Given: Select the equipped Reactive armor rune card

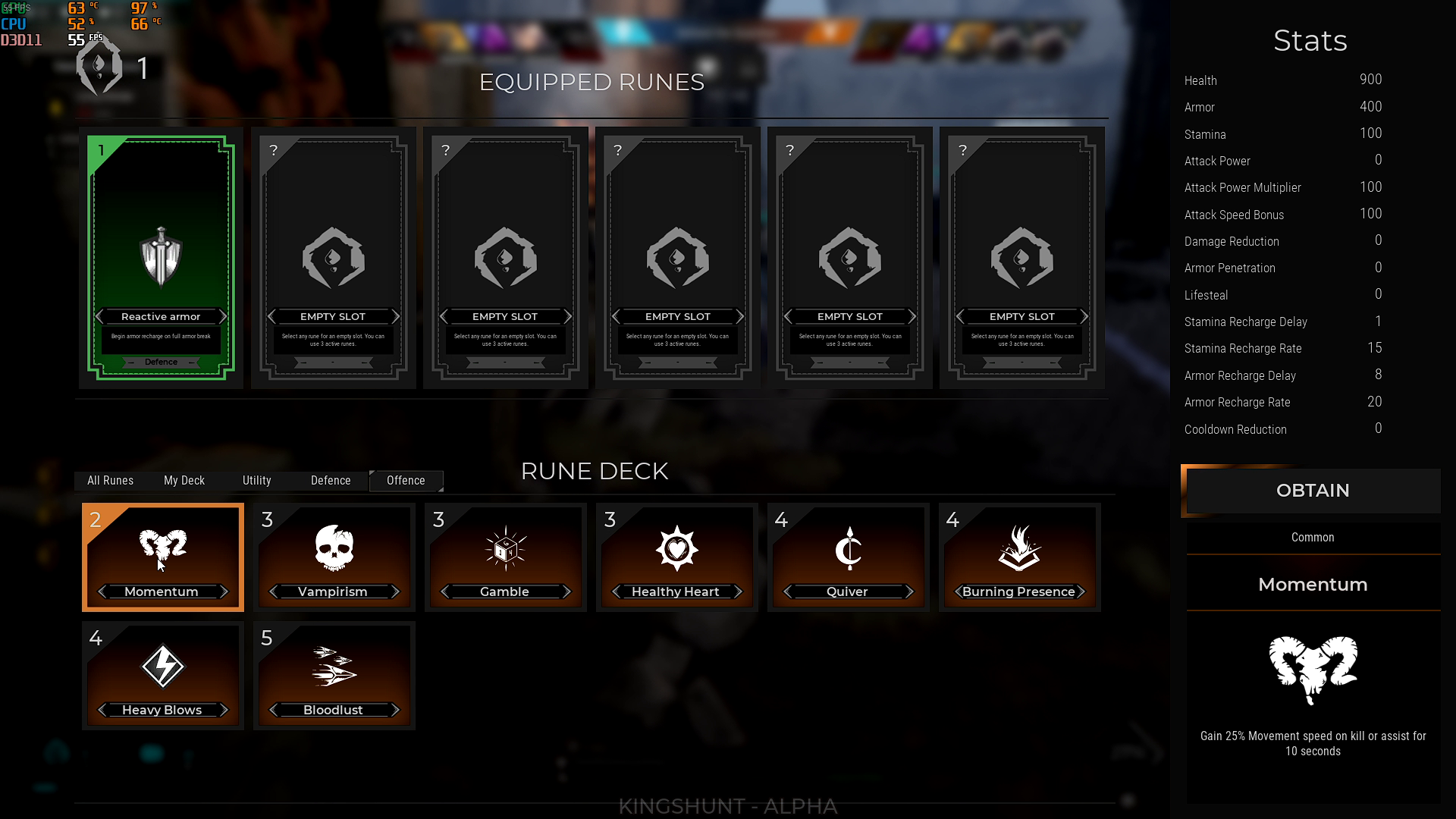Looking at the screenshot, I should 161,258.
